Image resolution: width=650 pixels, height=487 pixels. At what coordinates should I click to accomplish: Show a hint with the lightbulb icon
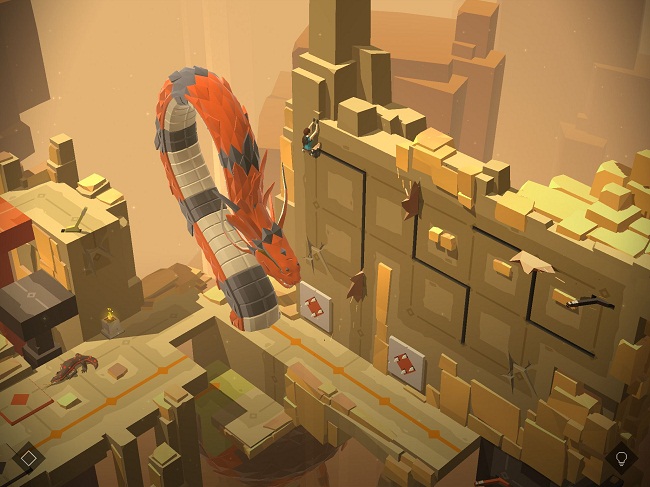pos(621,459)
